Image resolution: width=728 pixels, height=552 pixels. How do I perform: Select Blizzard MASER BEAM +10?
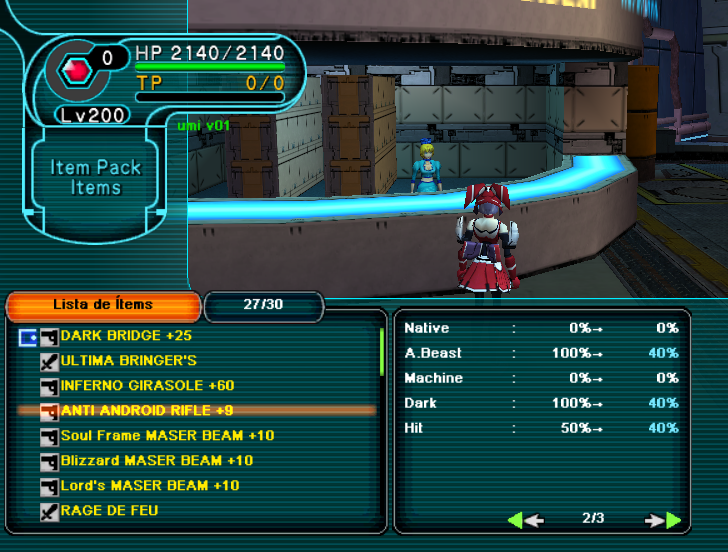click(156, 461)
